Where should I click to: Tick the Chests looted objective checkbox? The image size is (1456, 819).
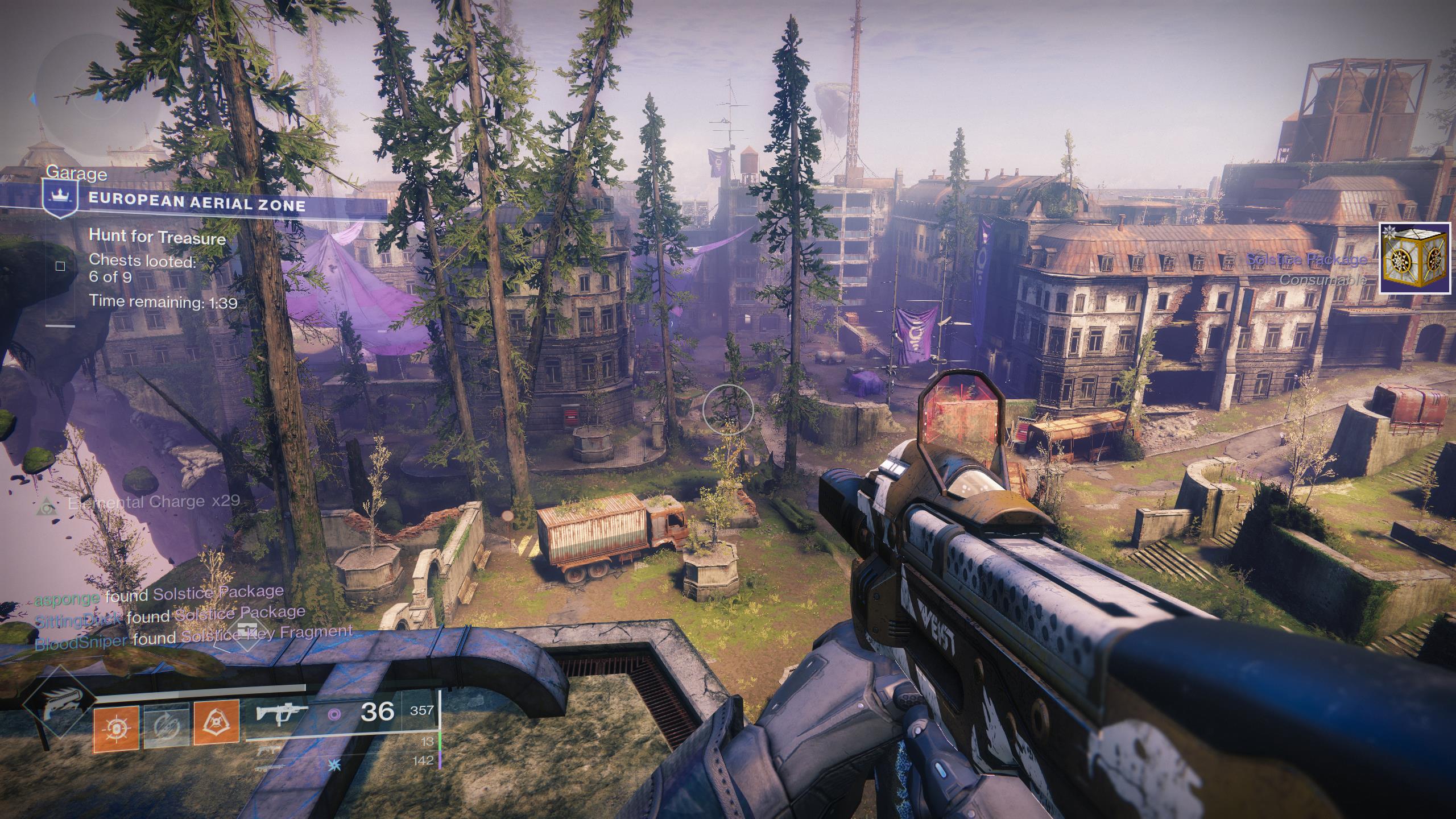[x=60, y=266]
